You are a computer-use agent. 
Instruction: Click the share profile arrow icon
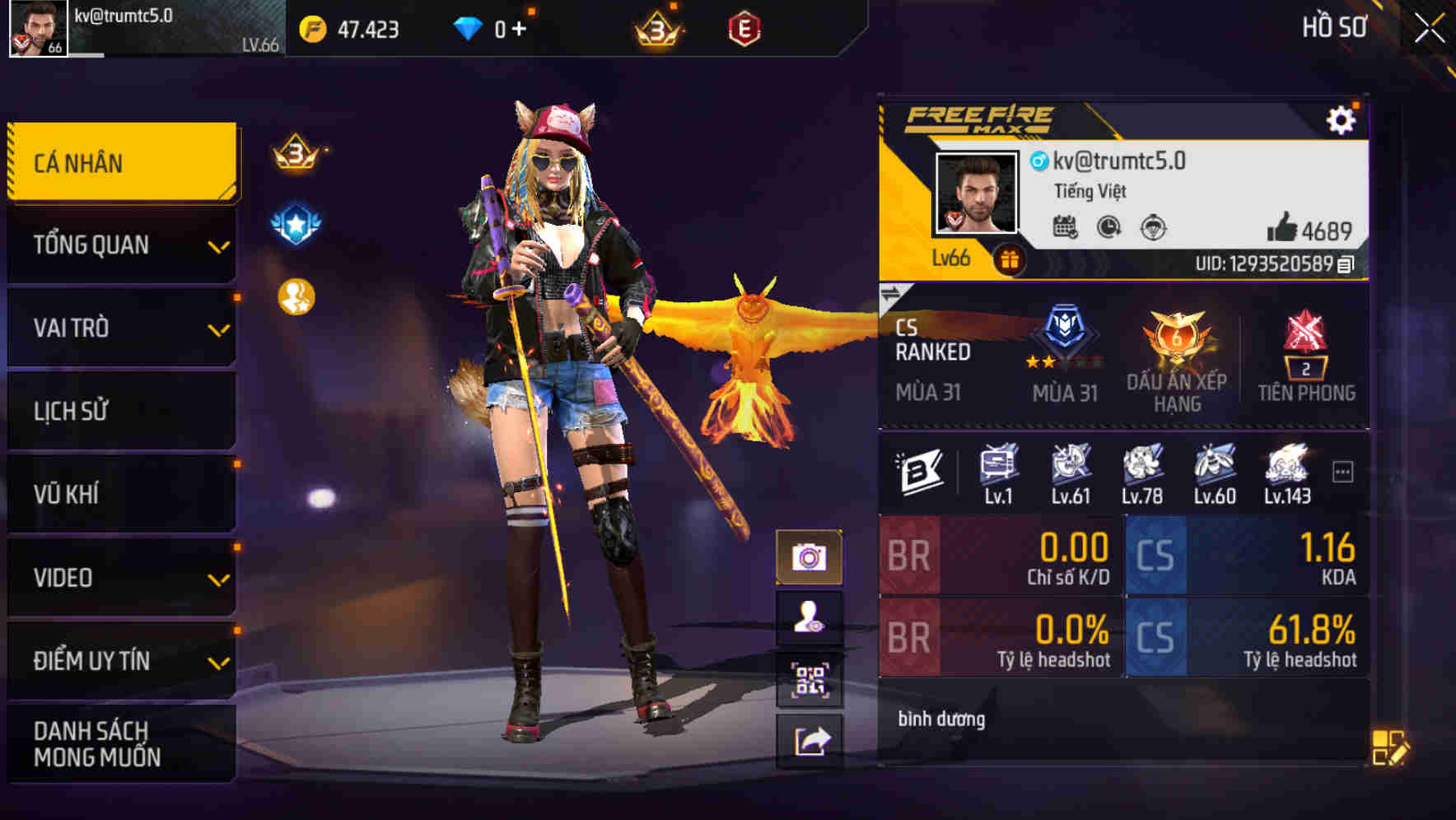811,741
